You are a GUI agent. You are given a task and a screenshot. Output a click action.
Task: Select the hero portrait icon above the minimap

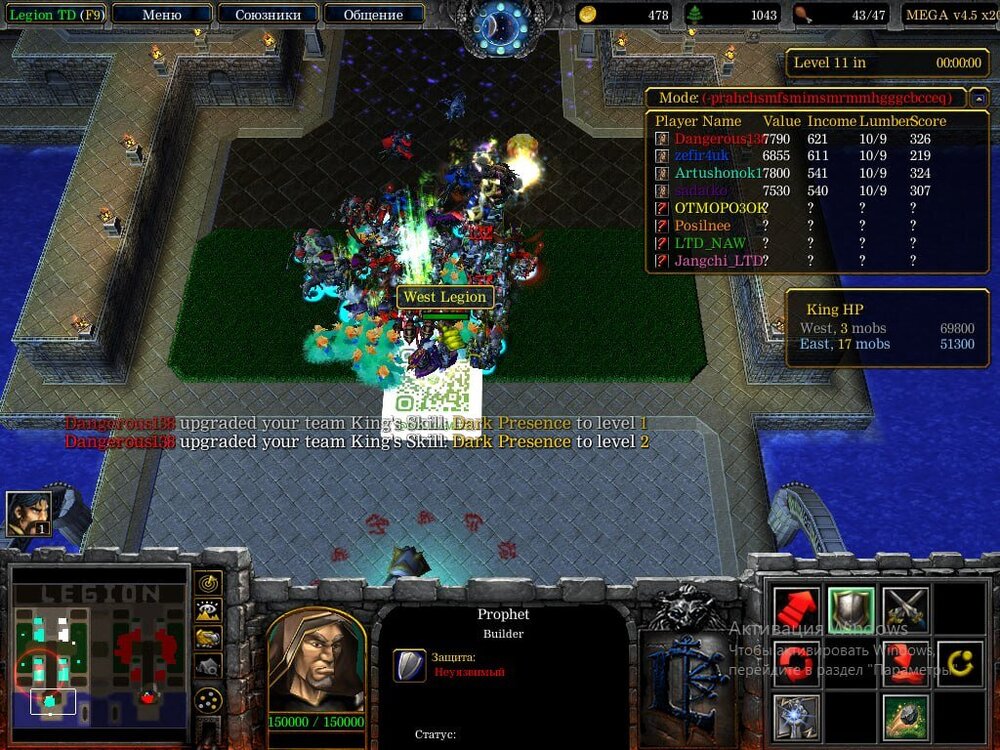29,514
